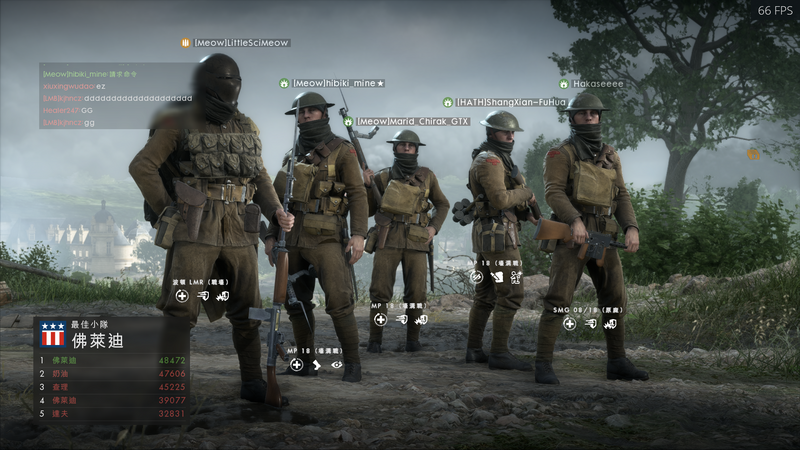Select the [HATH]ShangXian-FuHua name tag
Viewport: 800px width, 450px height.
(x=510, y=102)
